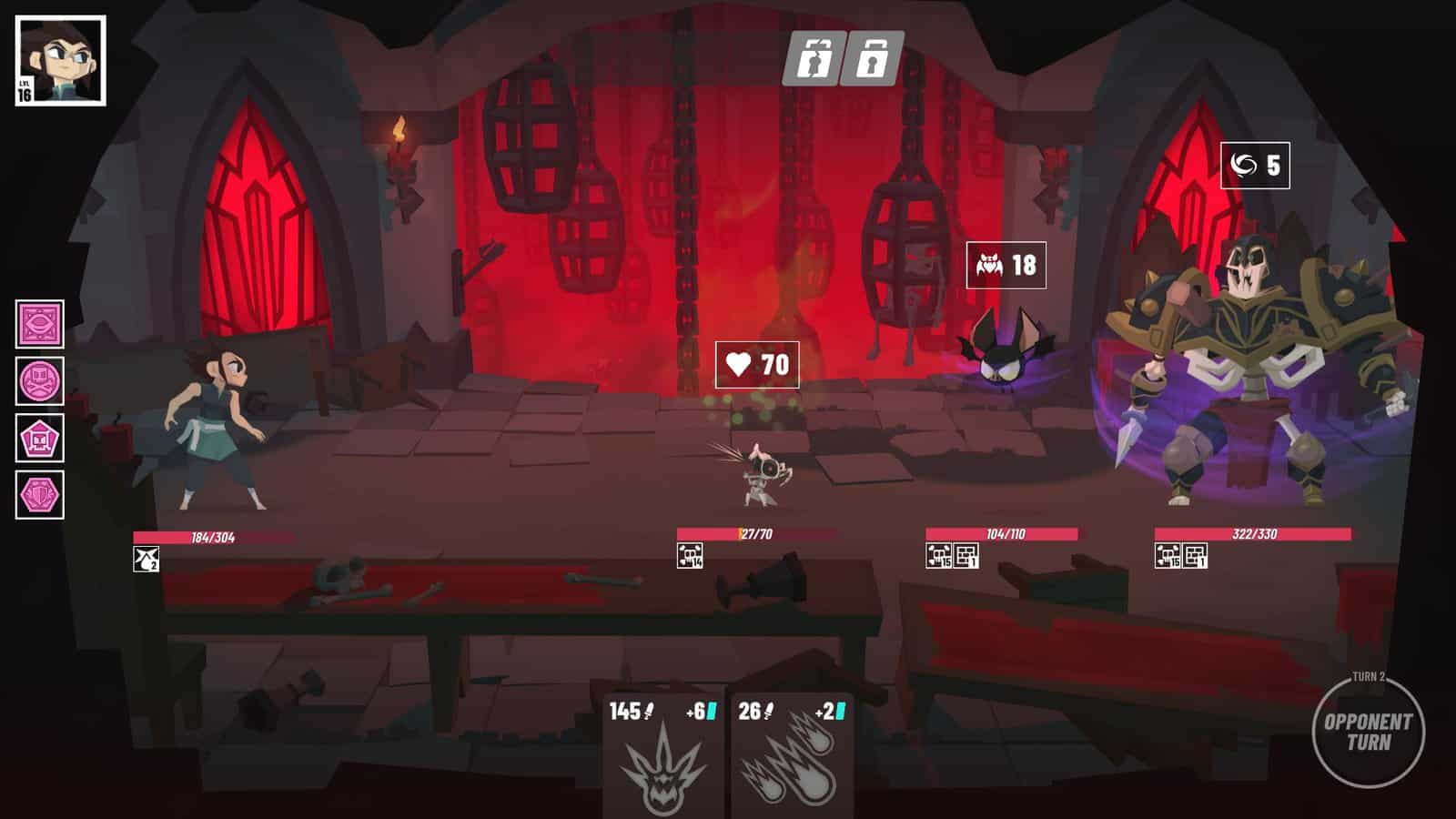This screenshot has height=819, width=1456.
Task: Select the pink skull-and-crossbones circle relic
Action: click(x=40, y=381)
